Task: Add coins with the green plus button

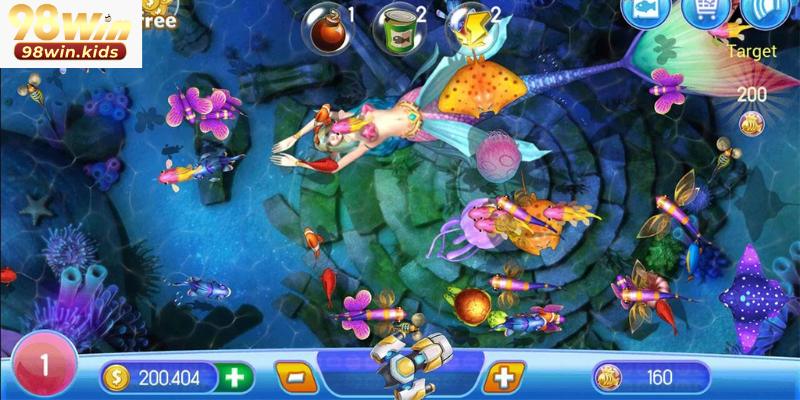Action: (x=235, y=378)
